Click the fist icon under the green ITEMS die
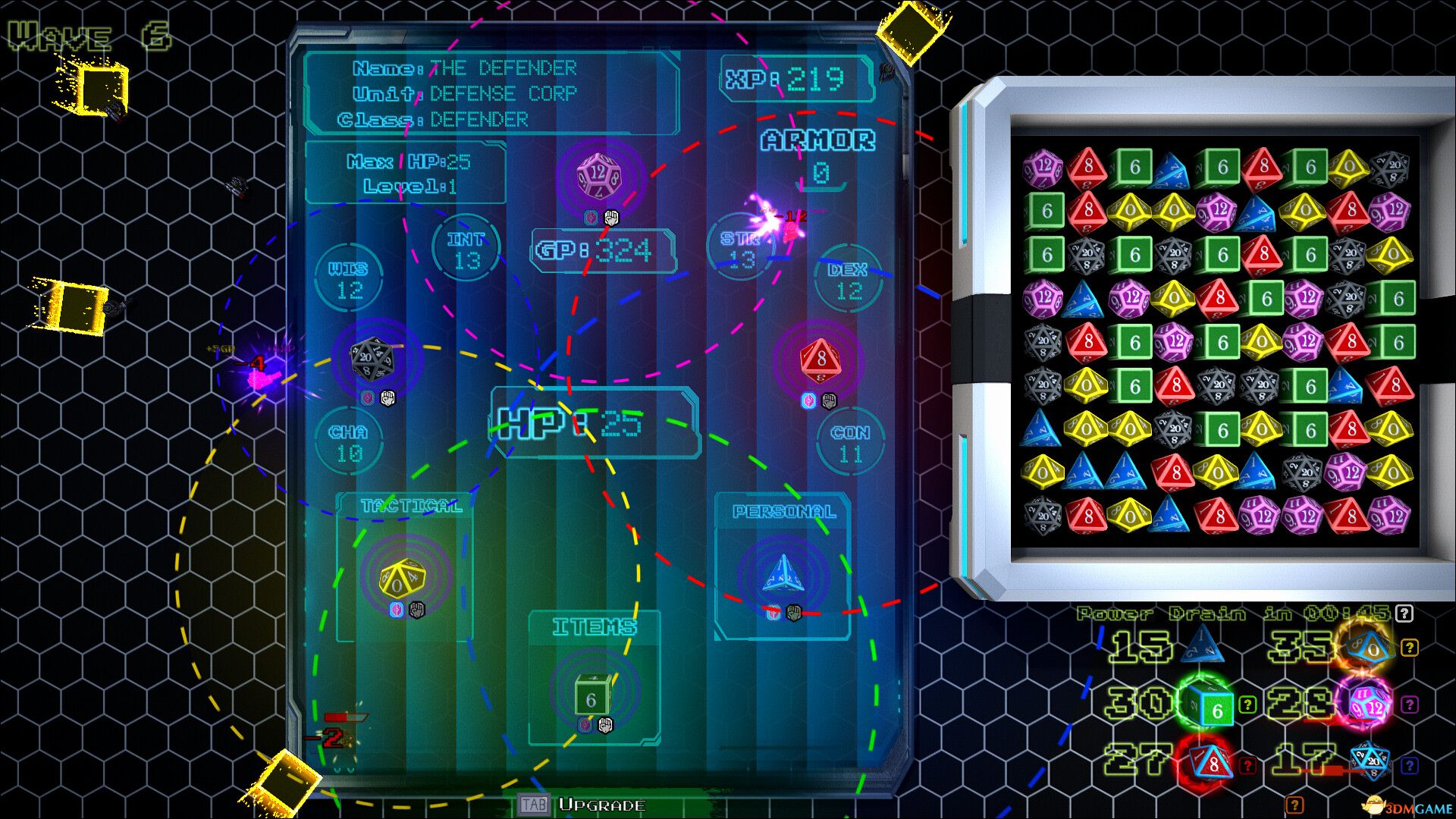This screenshot has height=819, width=1456. (x=604, y=726)
